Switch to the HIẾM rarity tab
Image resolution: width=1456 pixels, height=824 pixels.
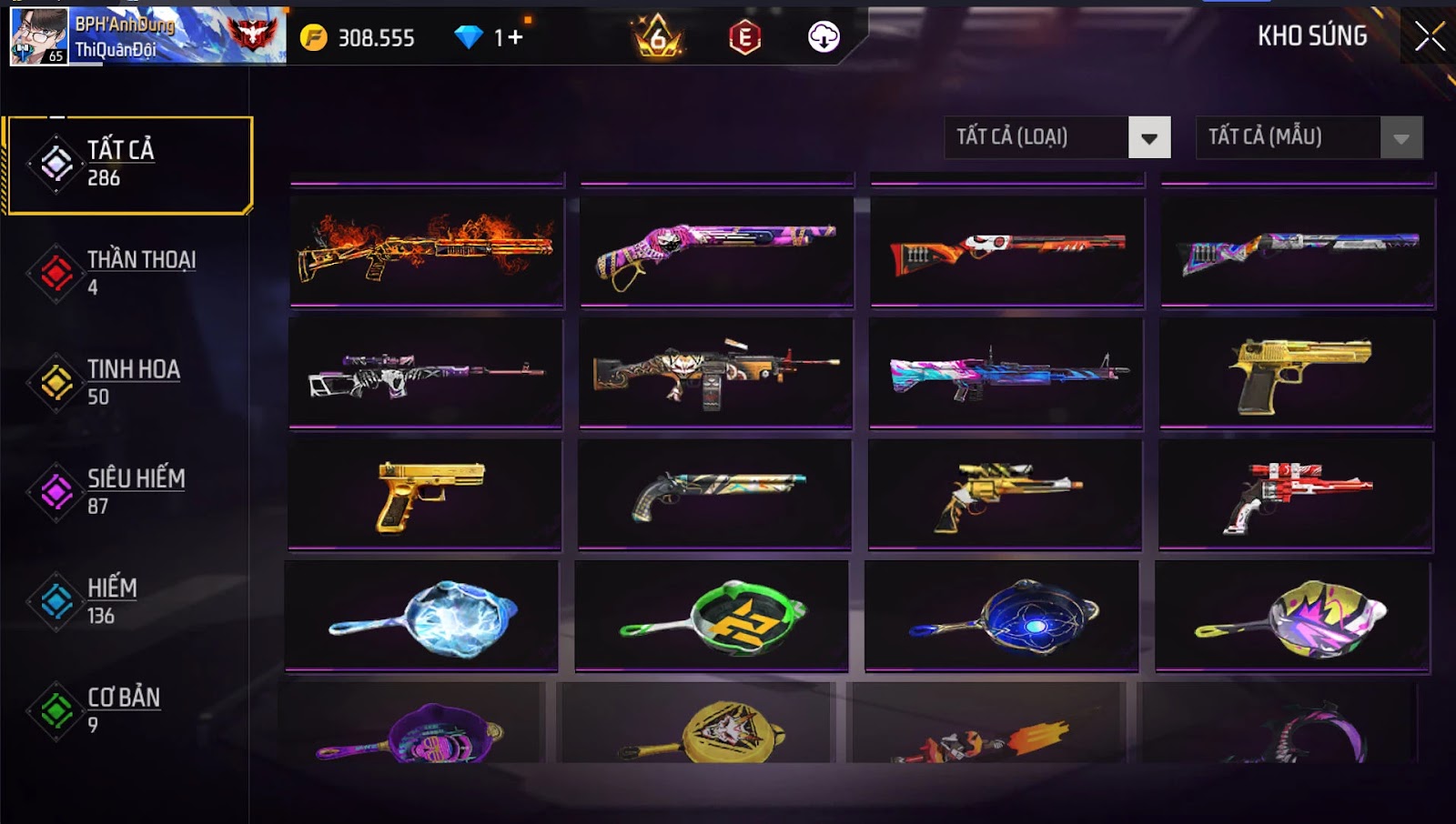(x=127, y=601)
